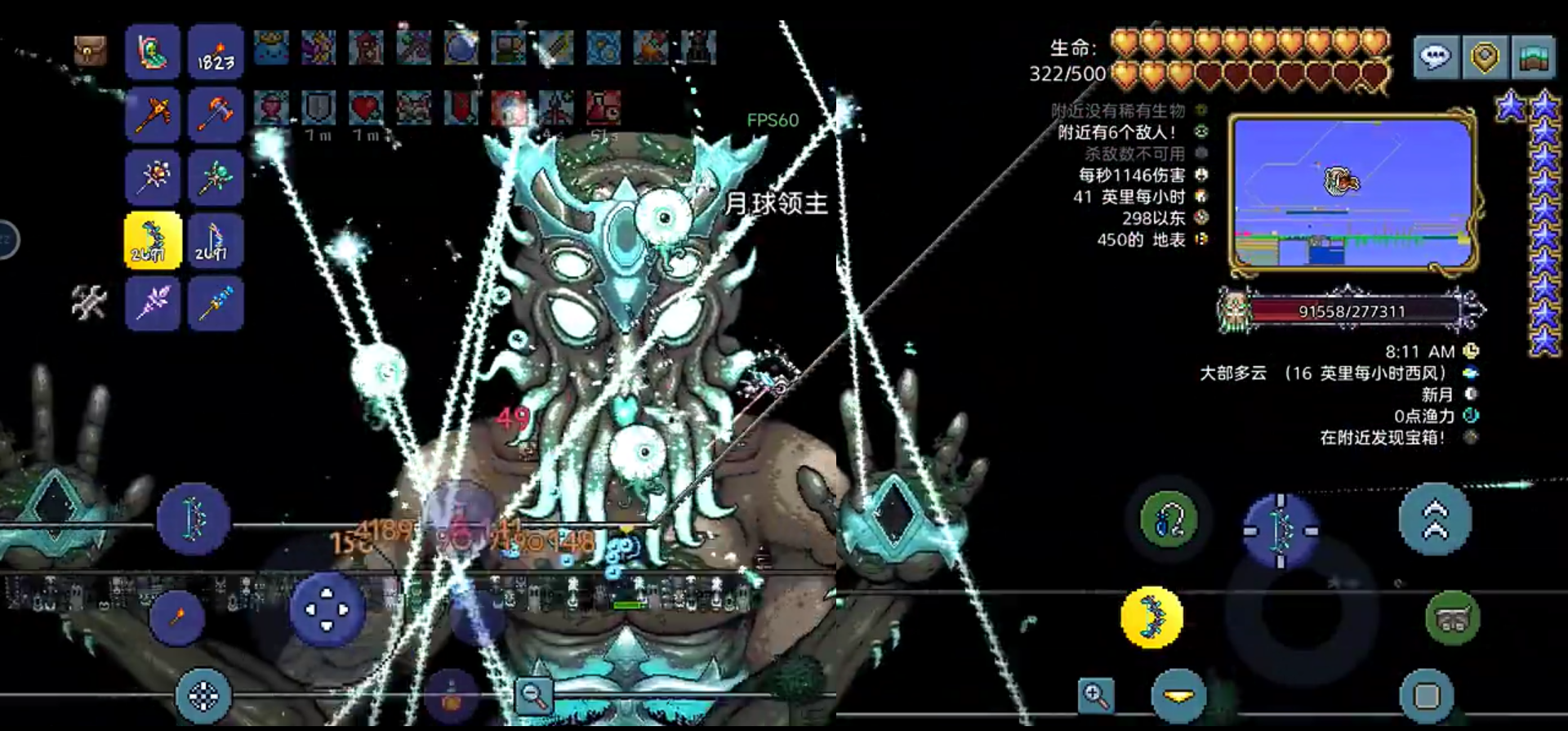Tap the down-arrow drop-through button
1568x731 pixels.
pos(1178,696)
